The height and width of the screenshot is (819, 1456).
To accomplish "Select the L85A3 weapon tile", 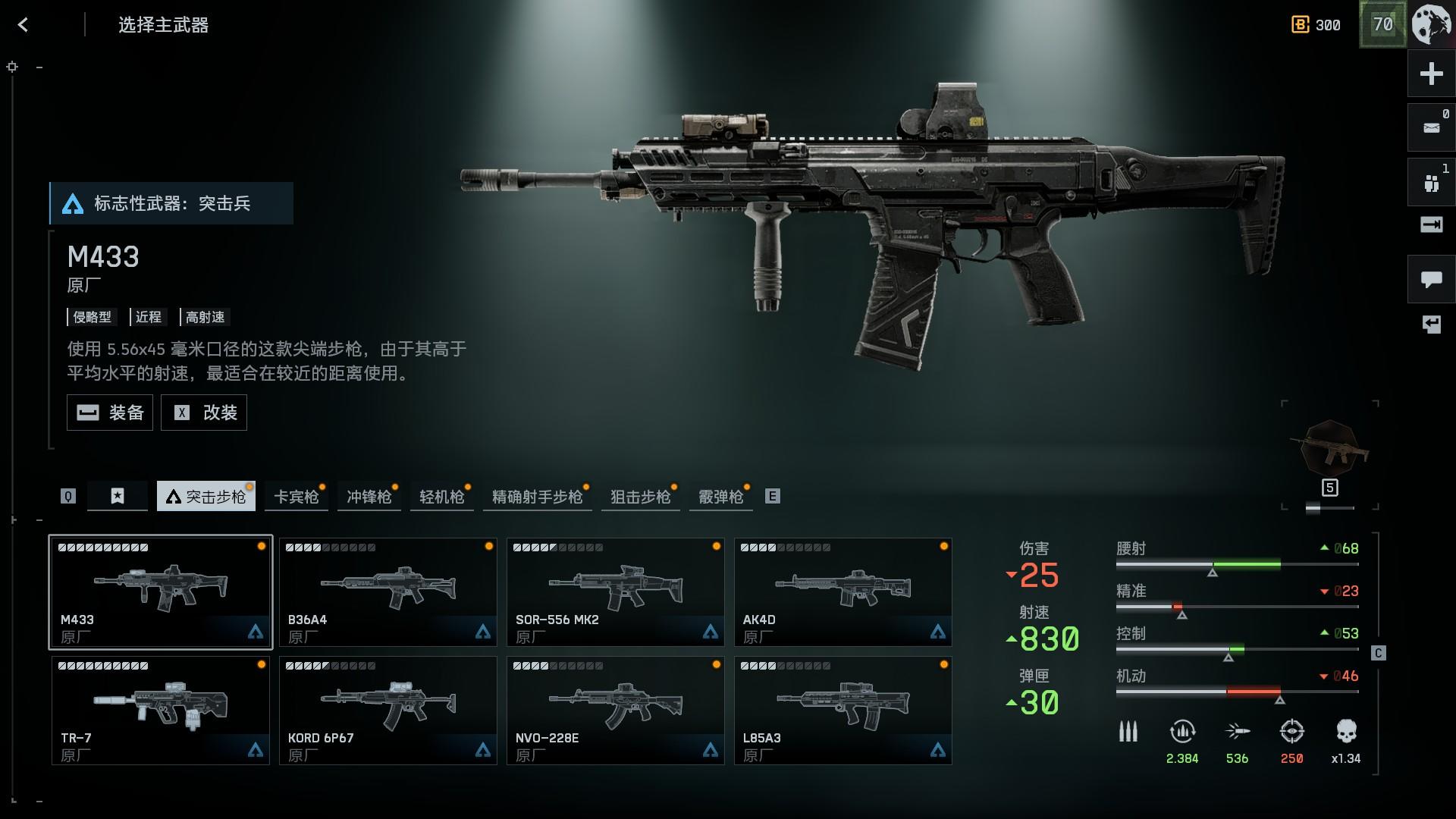I will tap(843, 711).
